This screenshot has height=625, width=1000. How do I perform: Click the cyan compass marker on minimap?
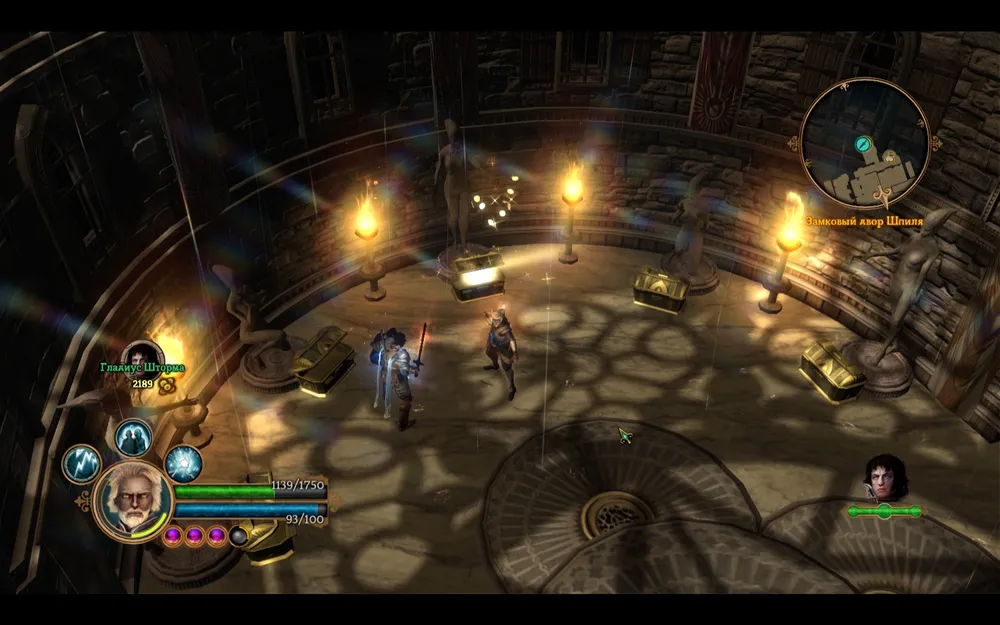[x=862, y=144]
